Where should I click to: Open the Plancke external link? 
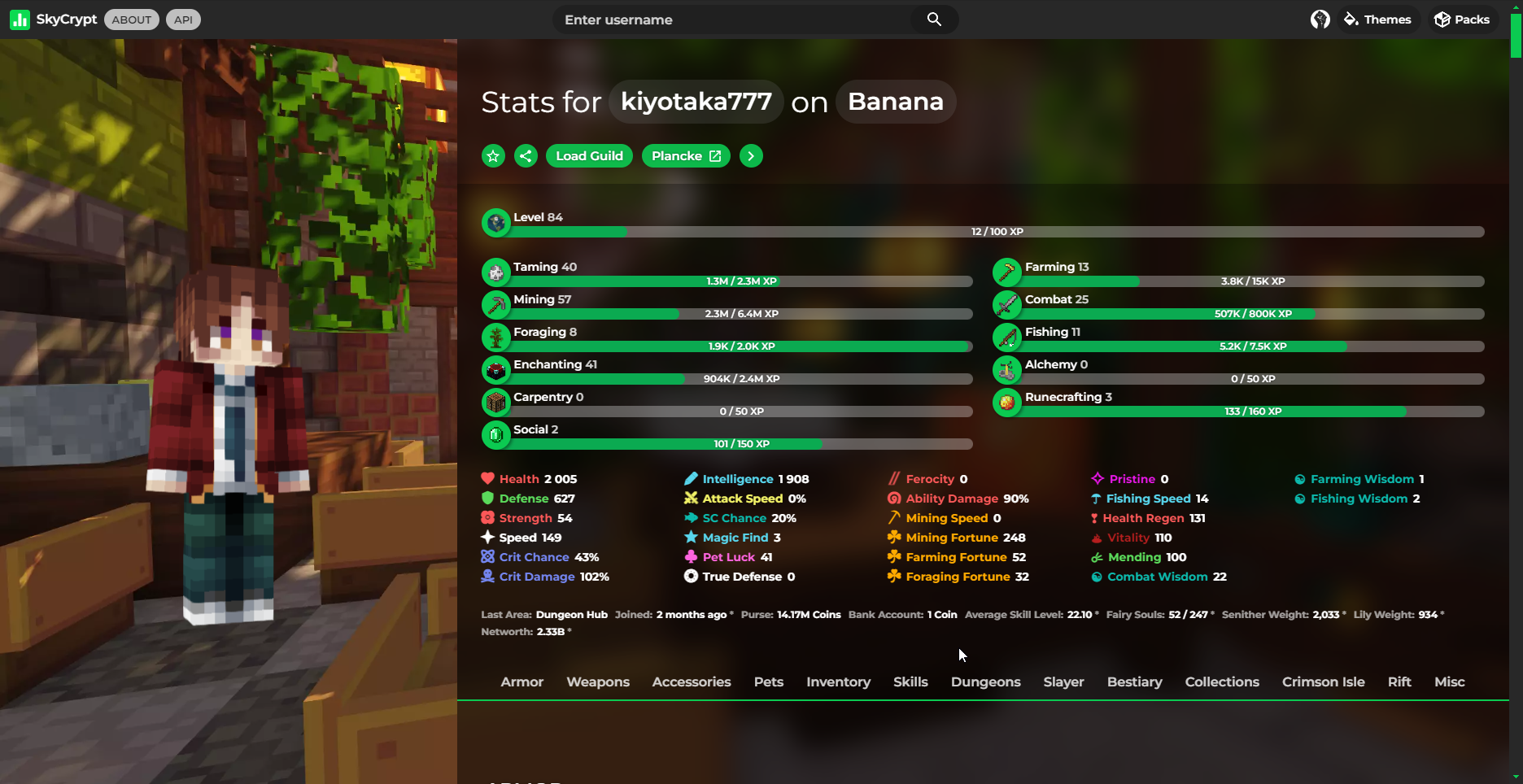click(685, 155)
